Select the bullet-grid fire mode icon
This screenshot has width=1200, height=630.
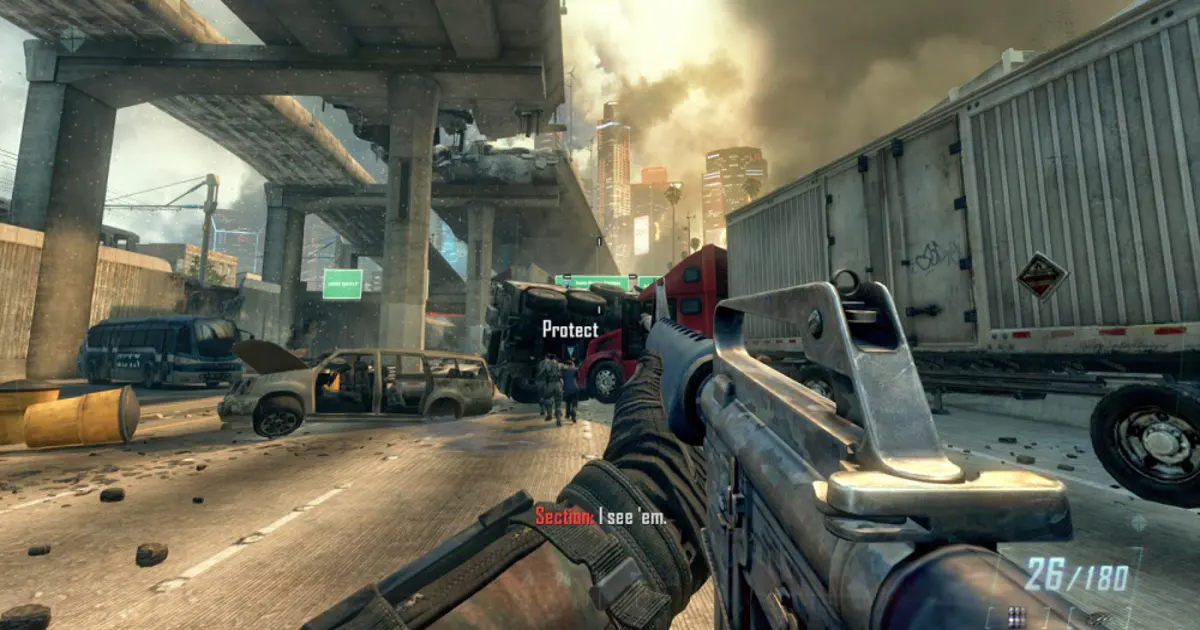point(1017,615)
